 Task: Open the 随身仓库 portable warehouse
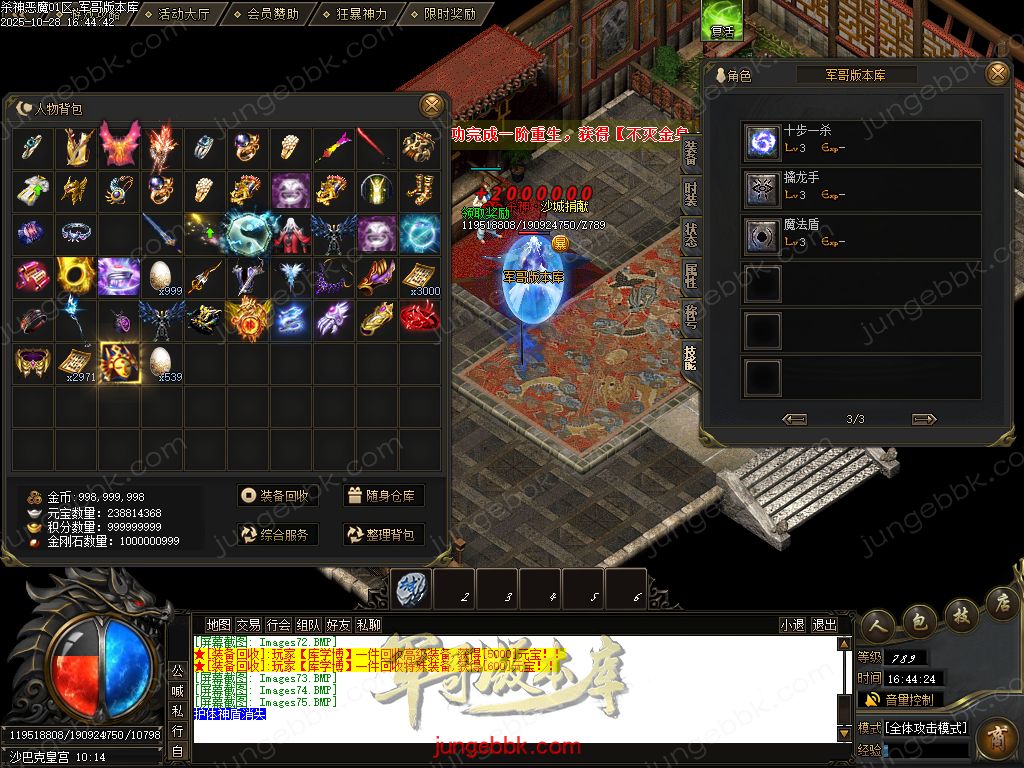tap(383, 495)
